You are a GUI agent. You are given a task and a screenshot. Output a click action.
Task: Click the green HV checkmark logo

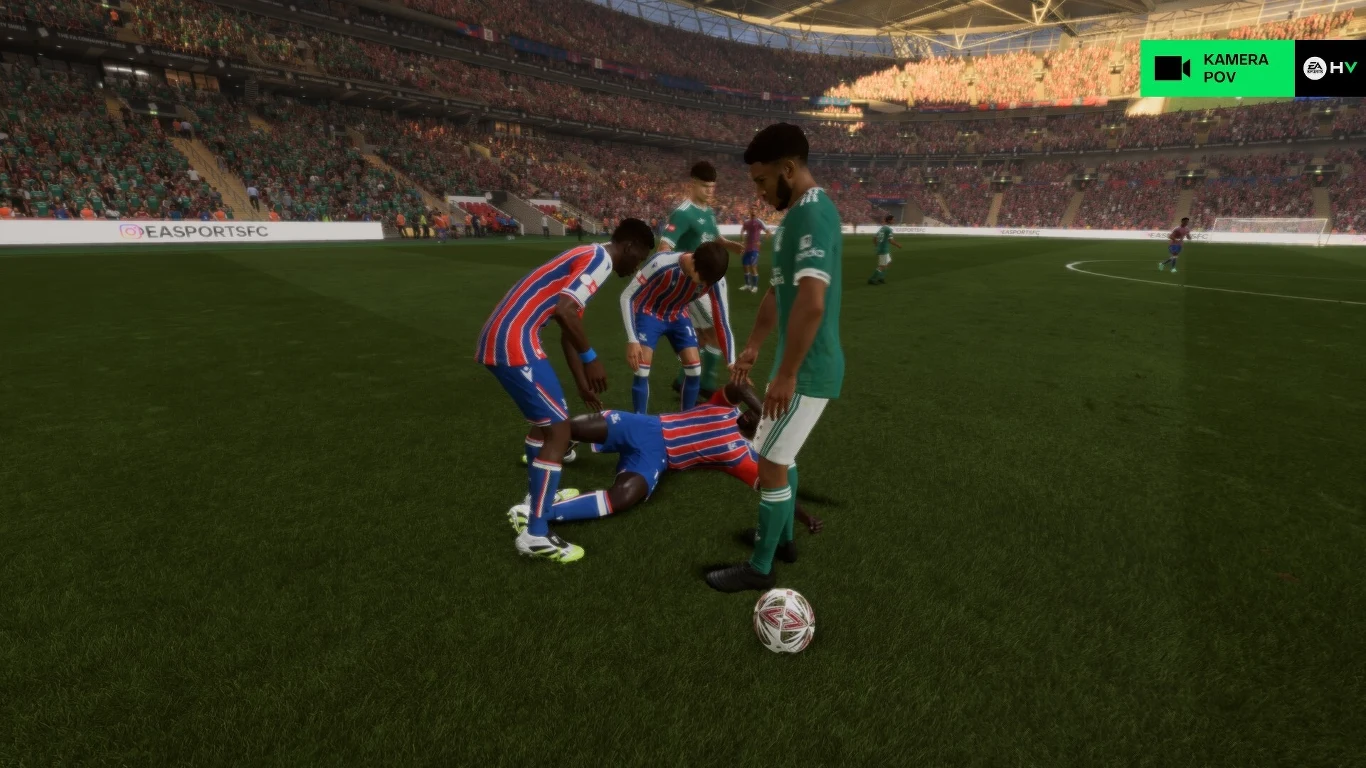pos(1352,66)
